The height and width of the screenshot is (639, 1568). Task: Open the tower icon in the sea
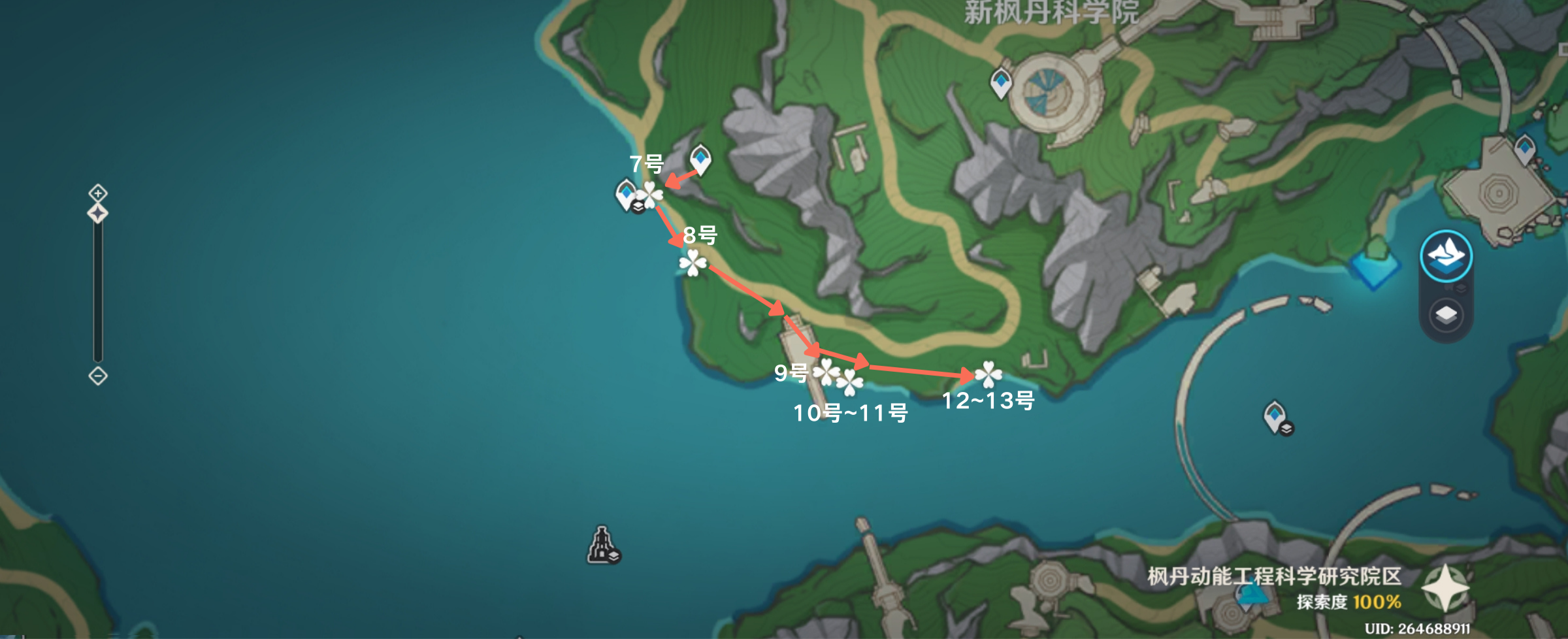[x=602, y=544]
